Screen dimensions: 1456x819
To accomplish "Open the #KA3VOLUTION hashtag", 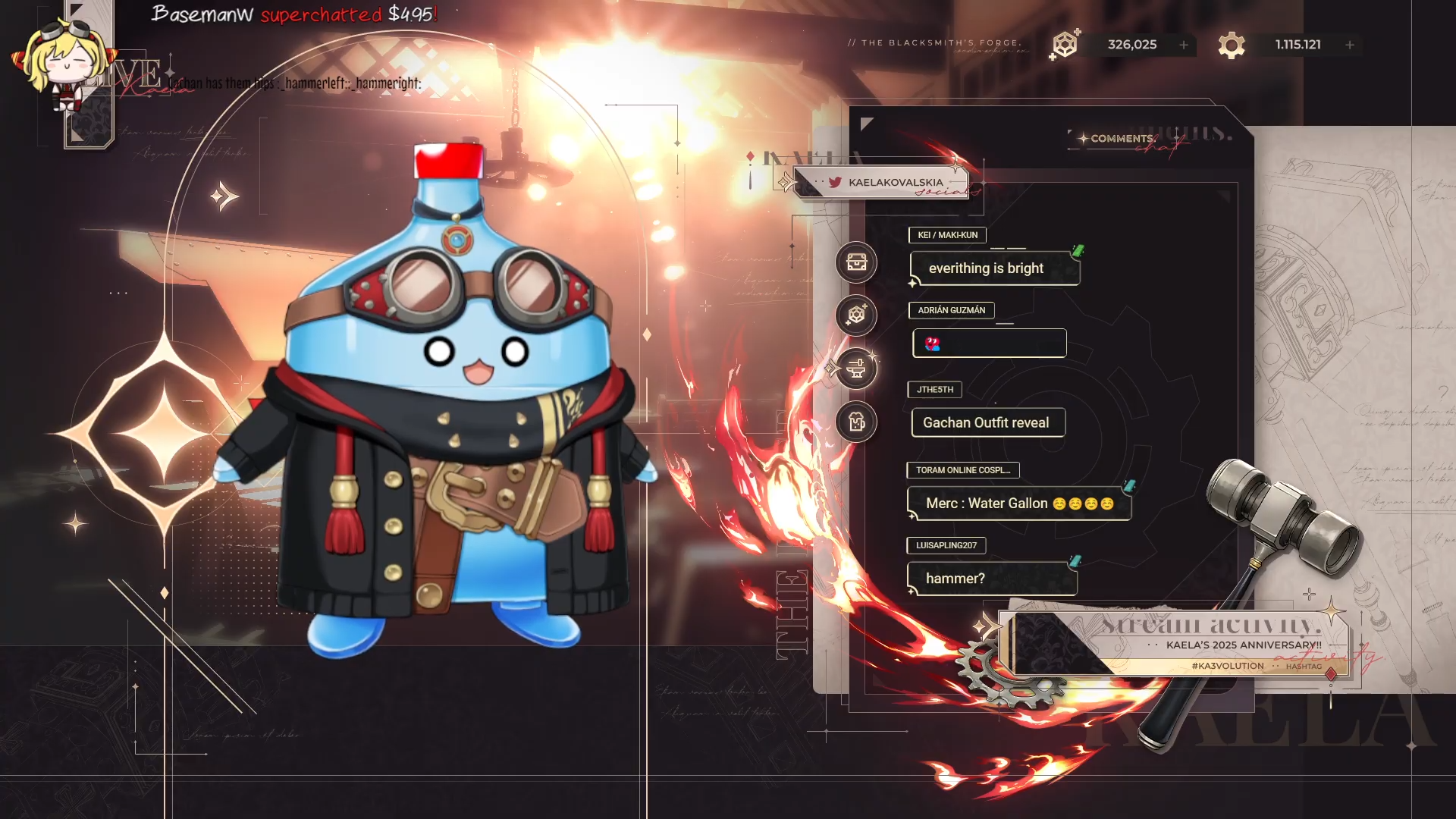I will [x=1227, y=666].
